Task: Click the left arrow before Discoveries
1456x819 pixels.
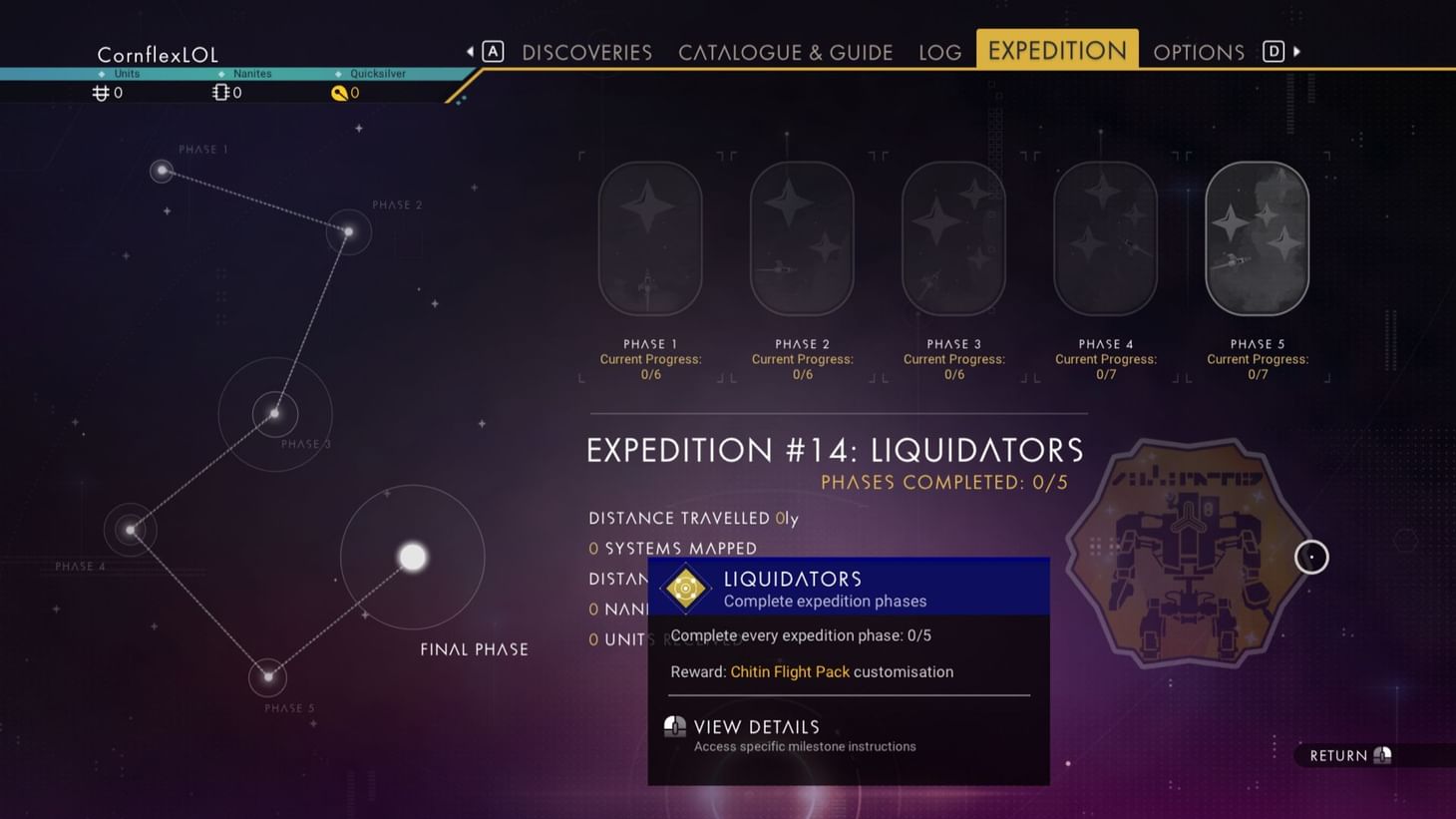Action: pos(470,50)
